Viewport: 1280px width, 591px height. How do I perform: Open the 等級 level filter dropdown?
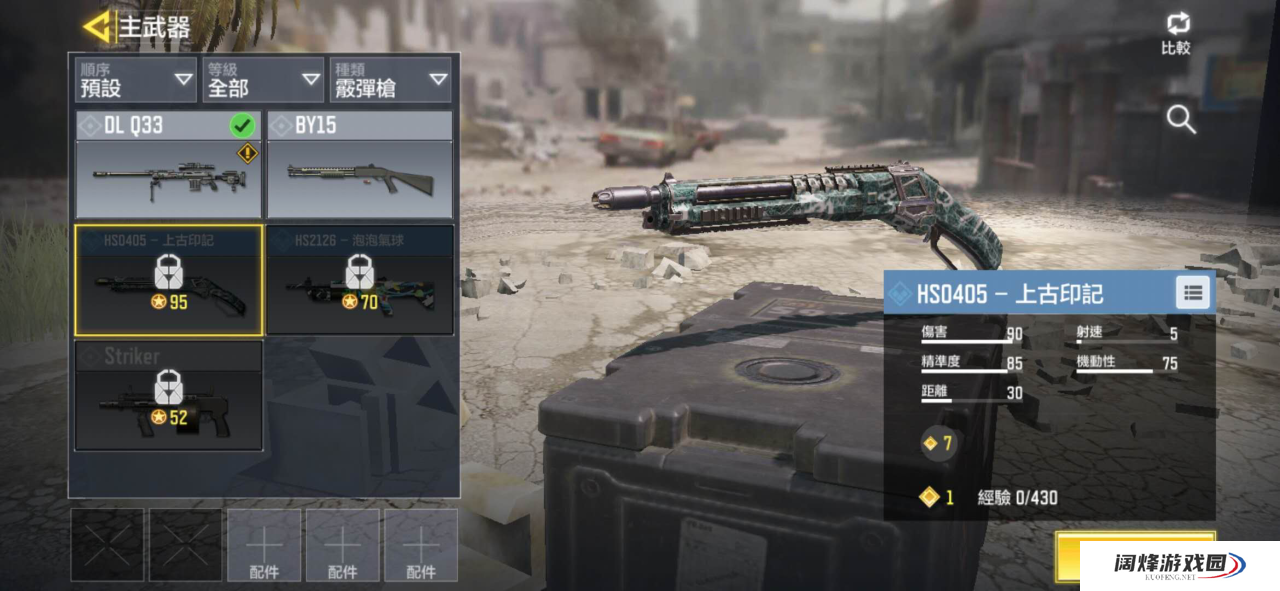pos(262,80)
